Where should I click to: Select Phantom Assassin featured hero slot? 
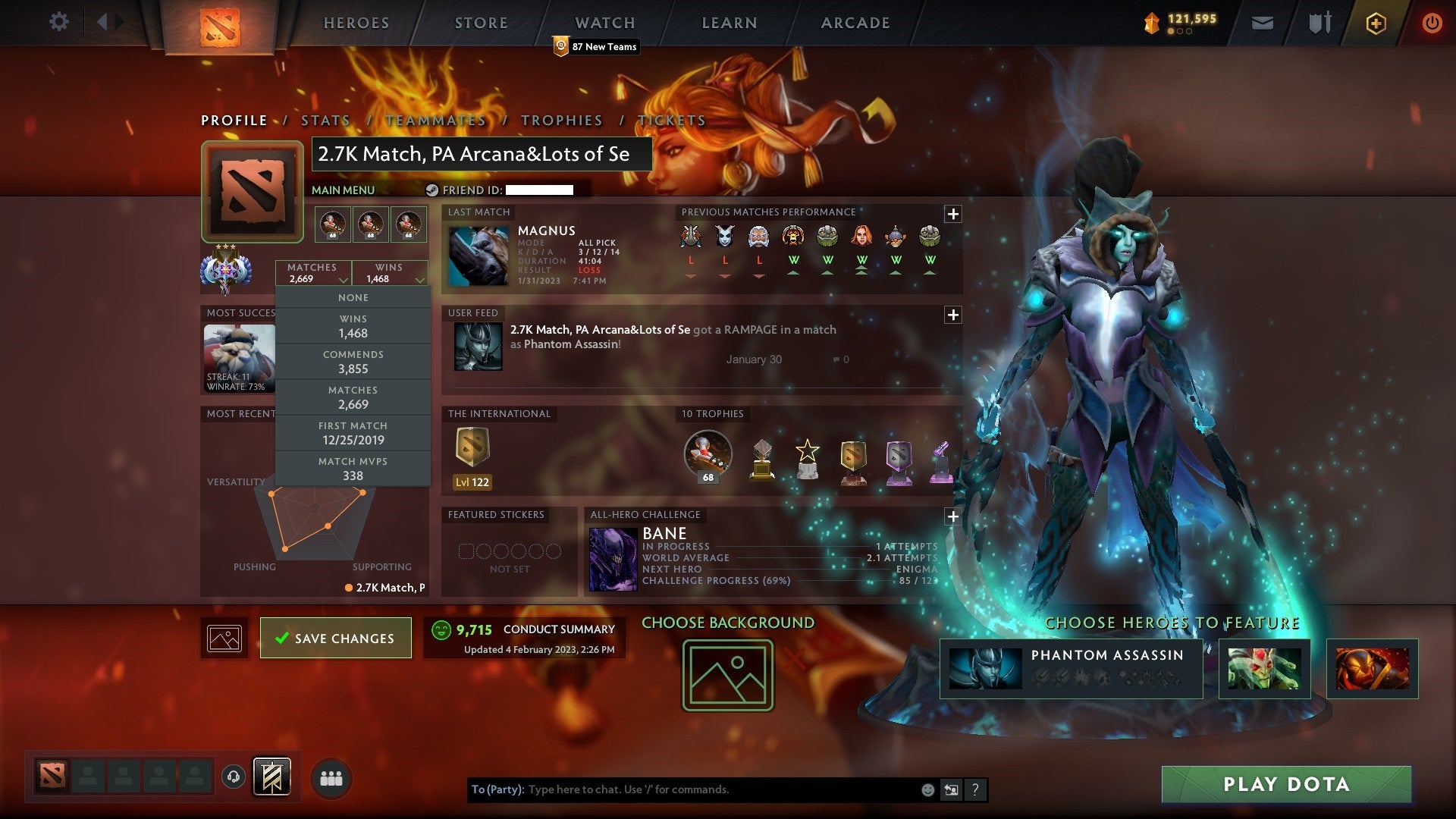[x=1071, y=668]
